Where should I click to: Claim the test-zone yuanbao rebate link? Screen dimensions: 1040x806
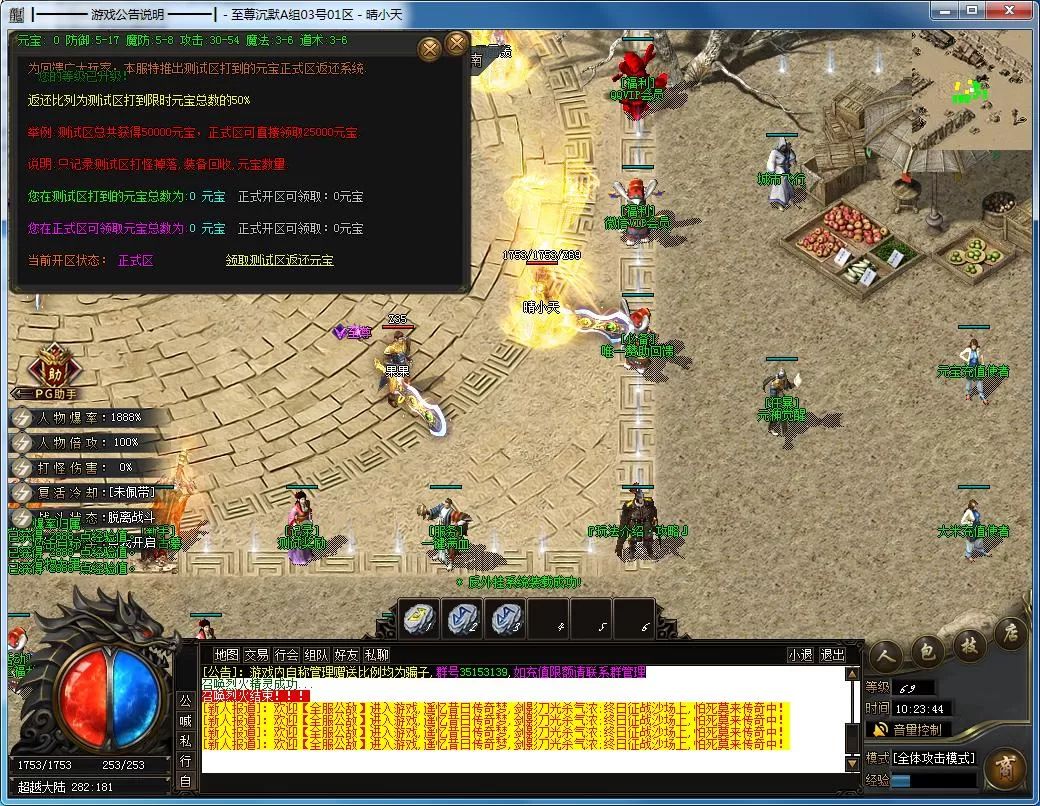coord(279,260)
